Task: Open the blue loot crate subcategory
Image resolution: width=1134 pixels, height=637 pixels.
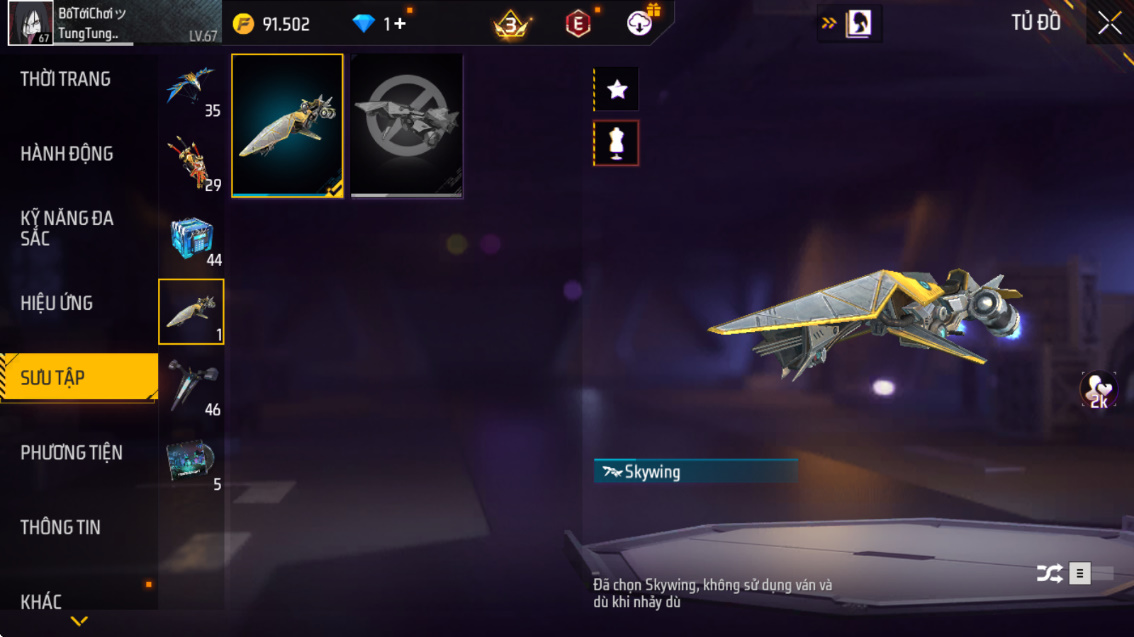Action: click(x=191, y=240)
